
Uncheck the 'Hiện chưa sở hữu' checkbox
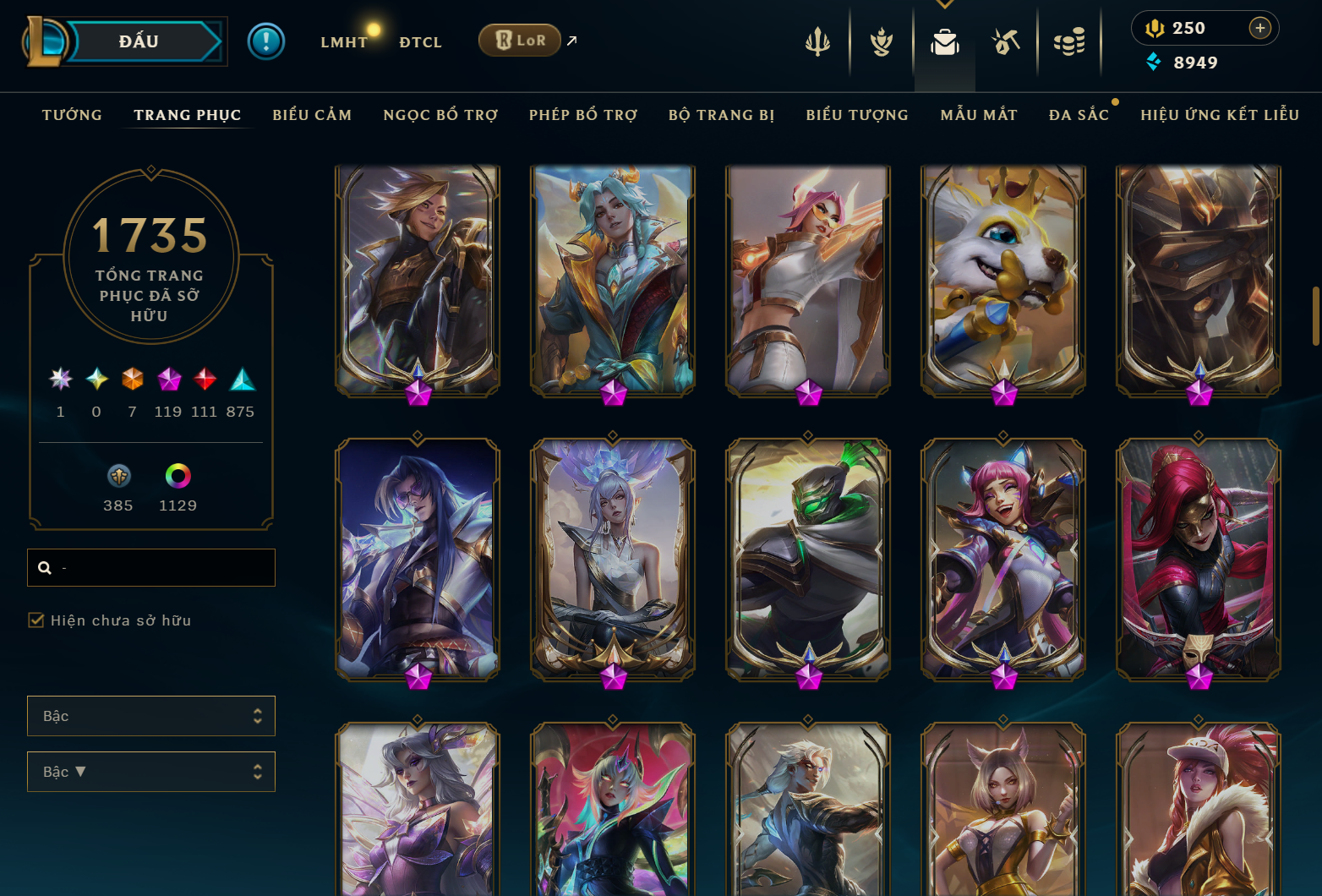pos(36,620)
